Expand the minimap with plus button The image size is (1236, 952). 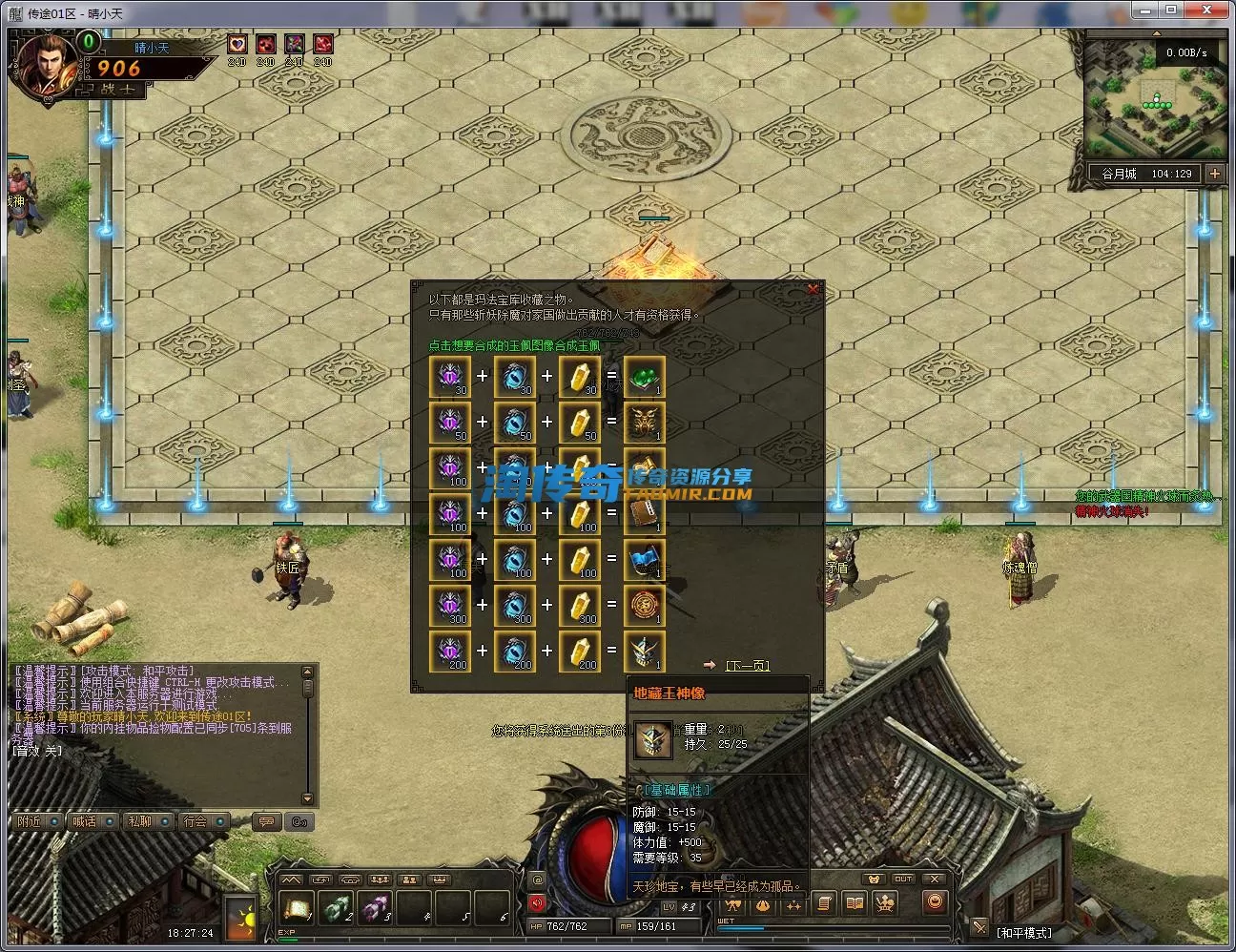coord(1214,174)
